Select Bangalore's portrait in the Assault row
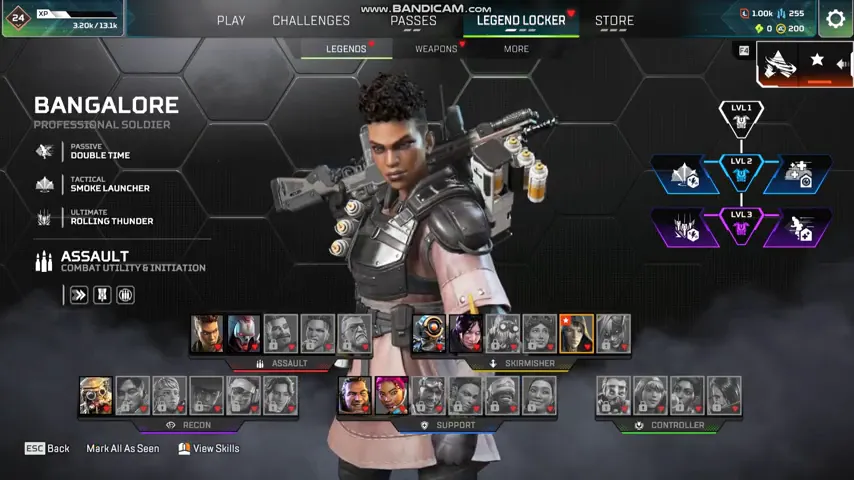 (207, 334)
